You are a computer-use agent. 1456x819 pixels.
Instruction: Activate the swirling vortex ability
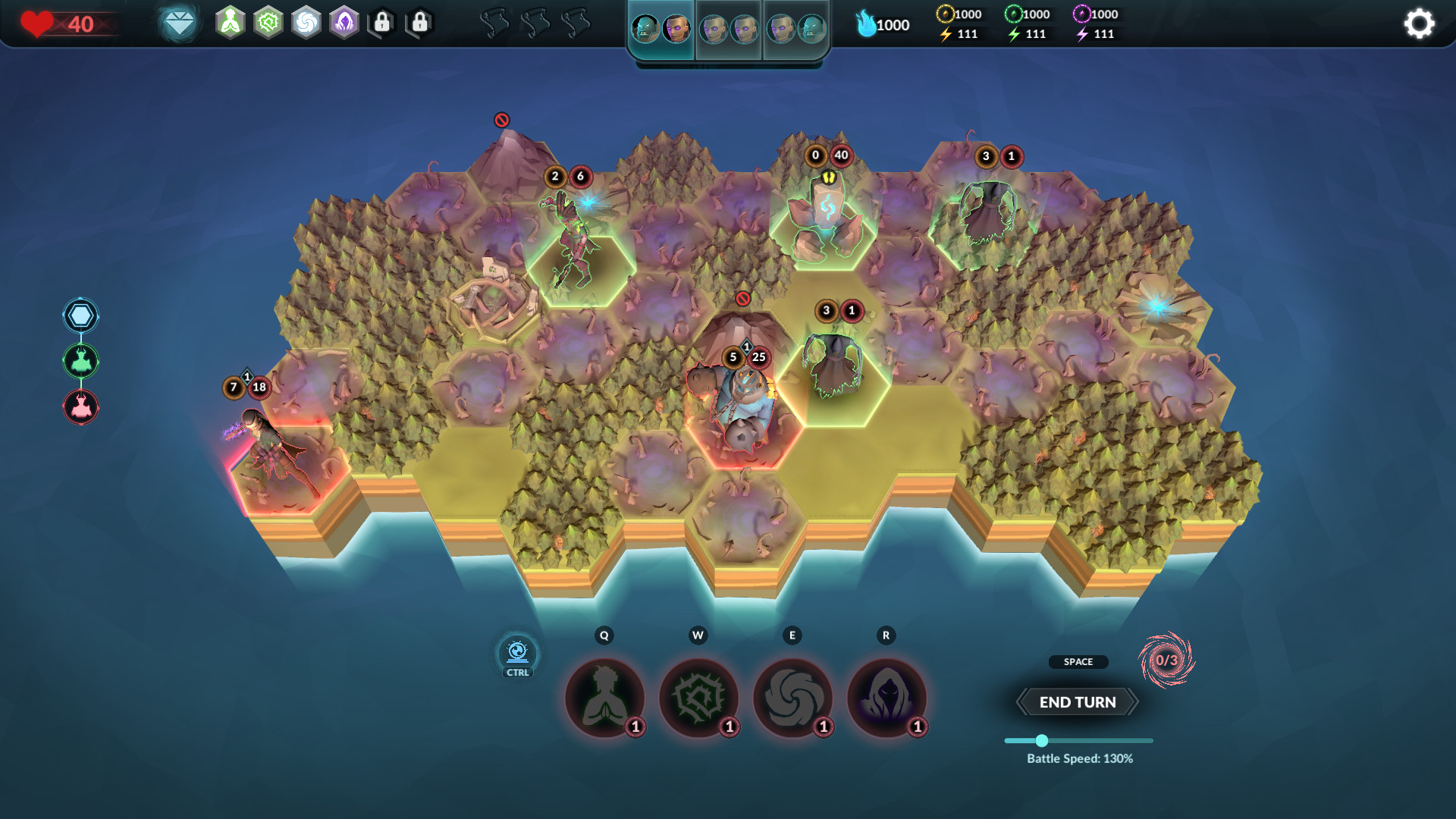pyautogui.click(x=792, y=698)
